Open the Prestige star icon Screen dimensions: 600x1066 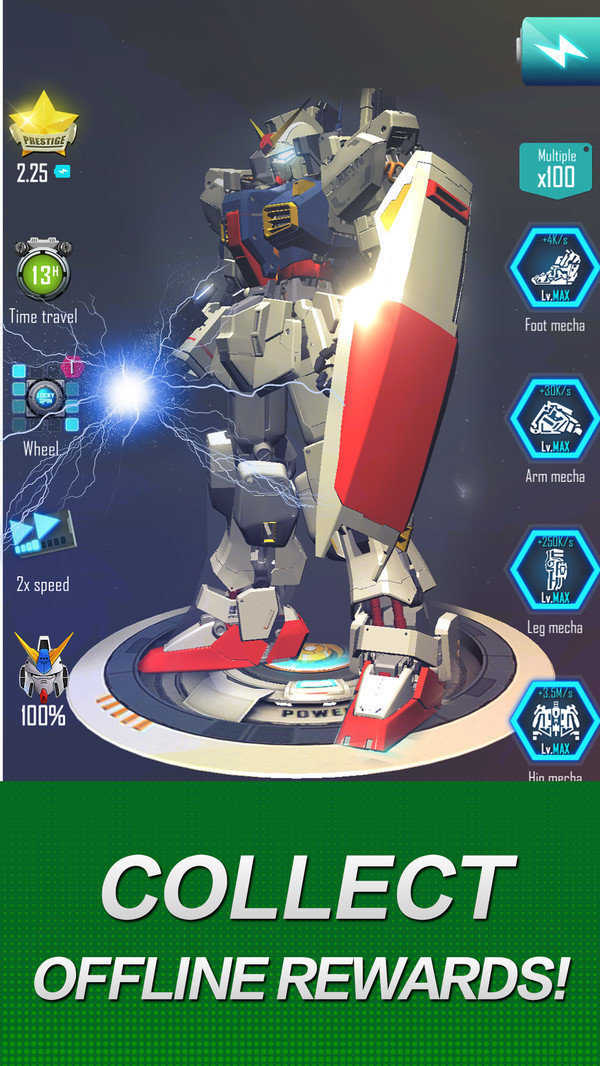[x=43, y=125]
